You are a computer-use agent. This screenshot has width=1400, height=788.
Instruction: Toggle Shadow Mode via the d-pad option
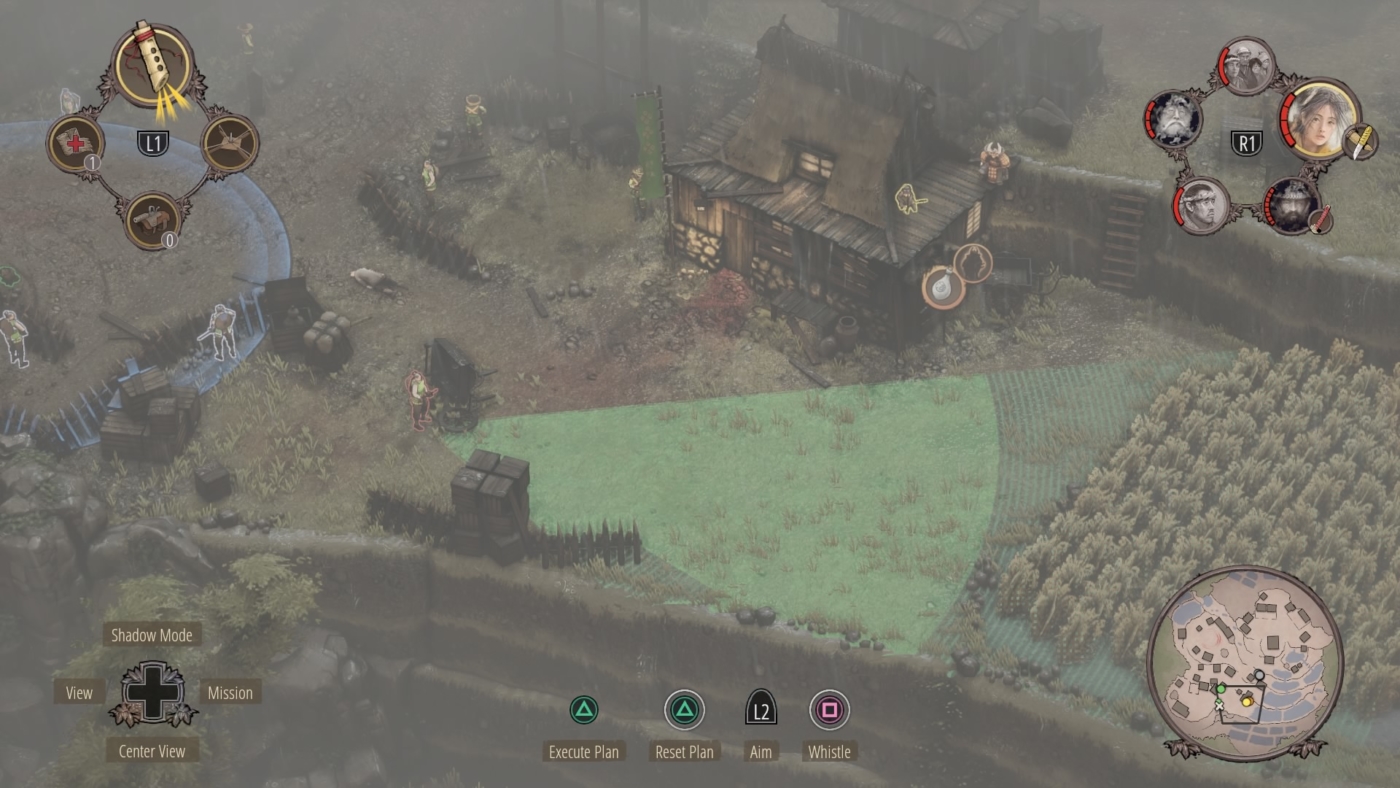[152, 634]
